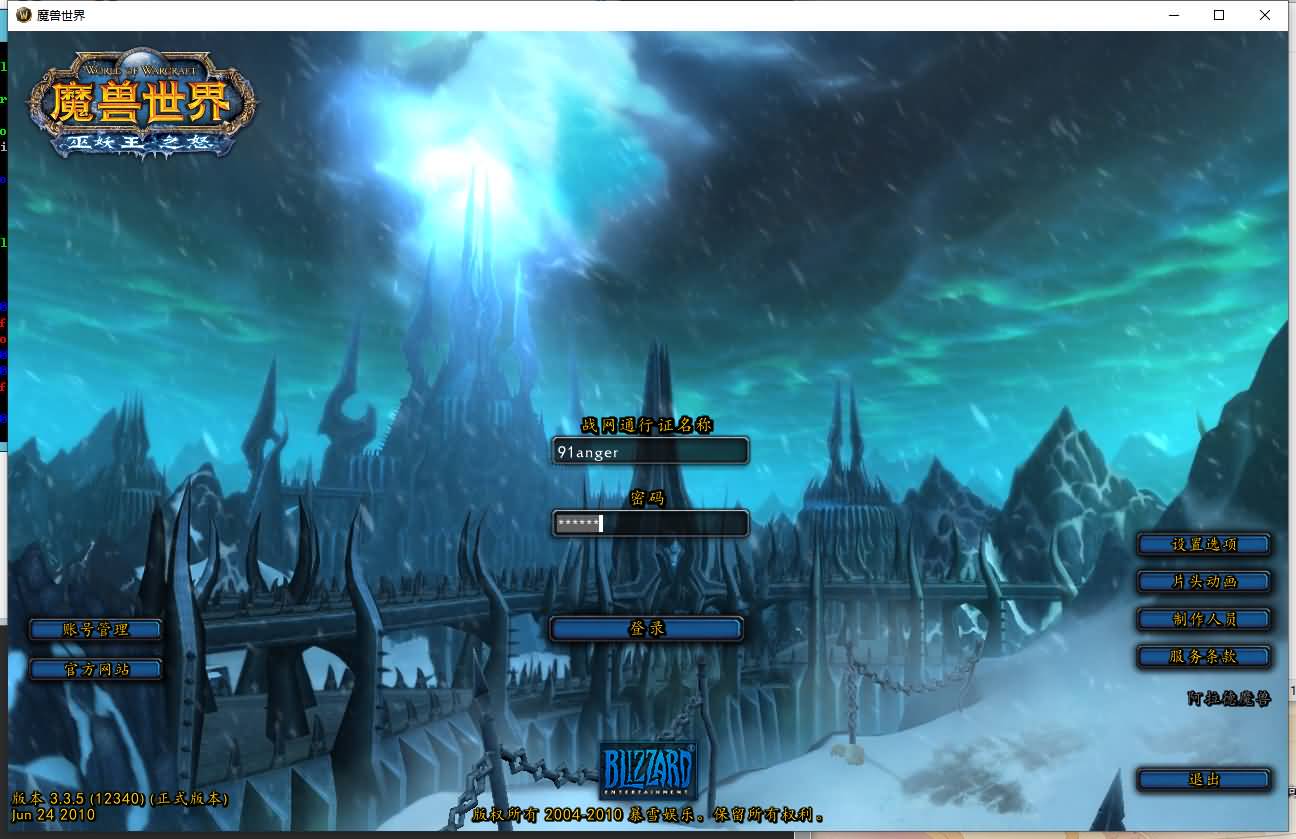Image resolution: width=1296 pixels, height=839 pixels.
Task: Open 设置选项 settings options
Action: coord(1204,545)
